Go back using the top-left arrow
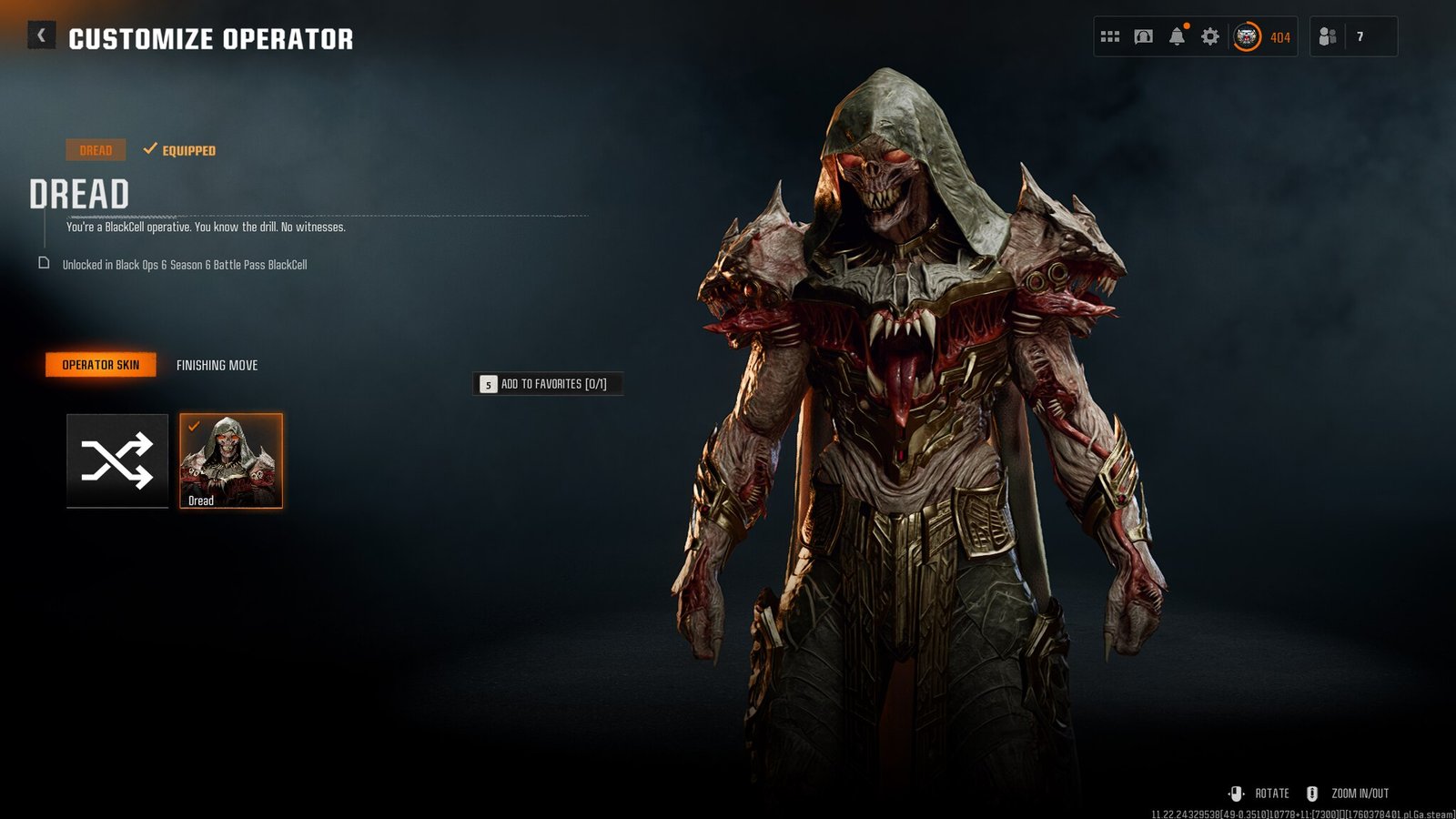 pyautogui.click(x=41, y=35)
